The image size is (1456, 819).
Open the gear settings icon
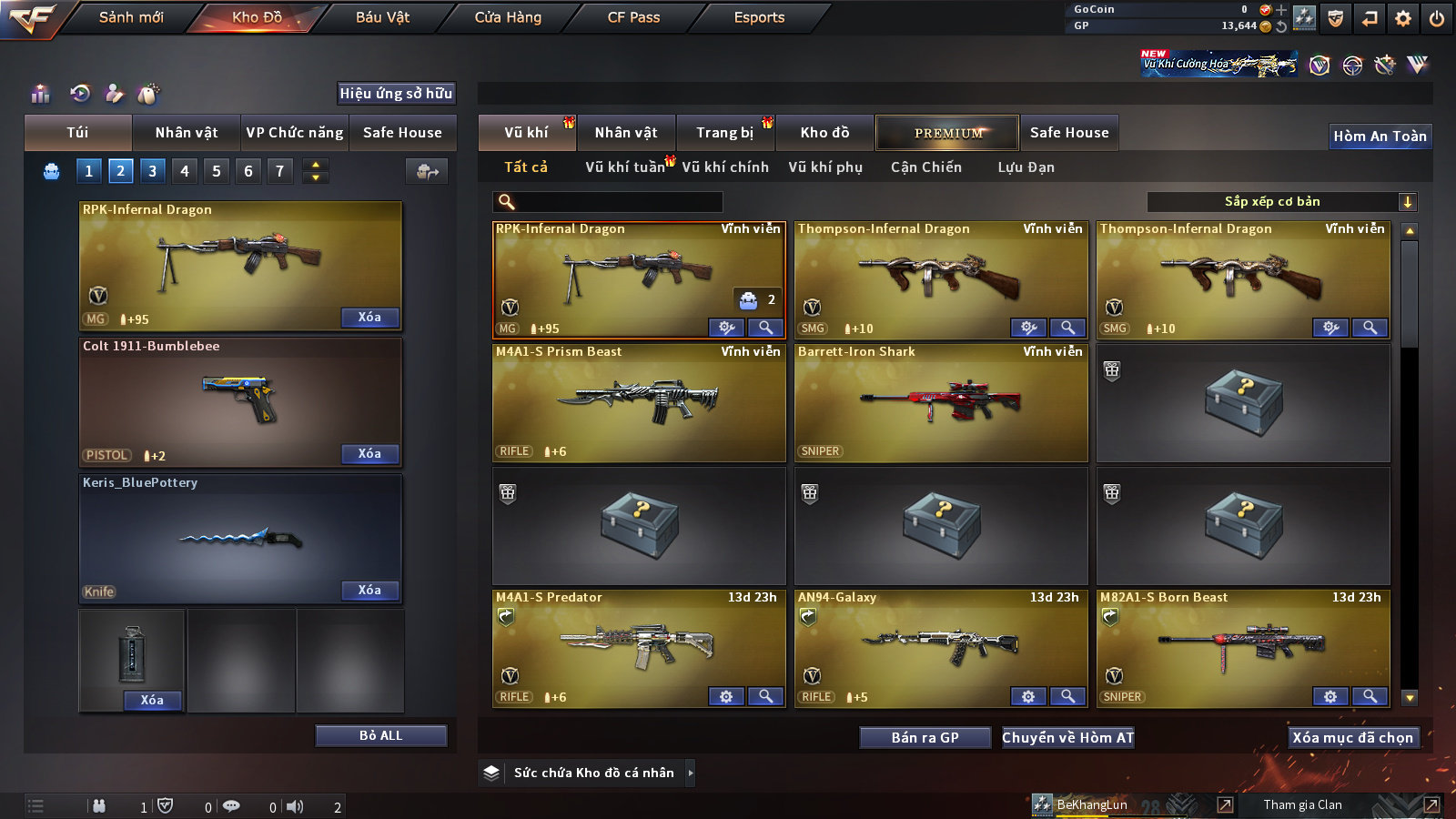click(x=1403, y=18)
